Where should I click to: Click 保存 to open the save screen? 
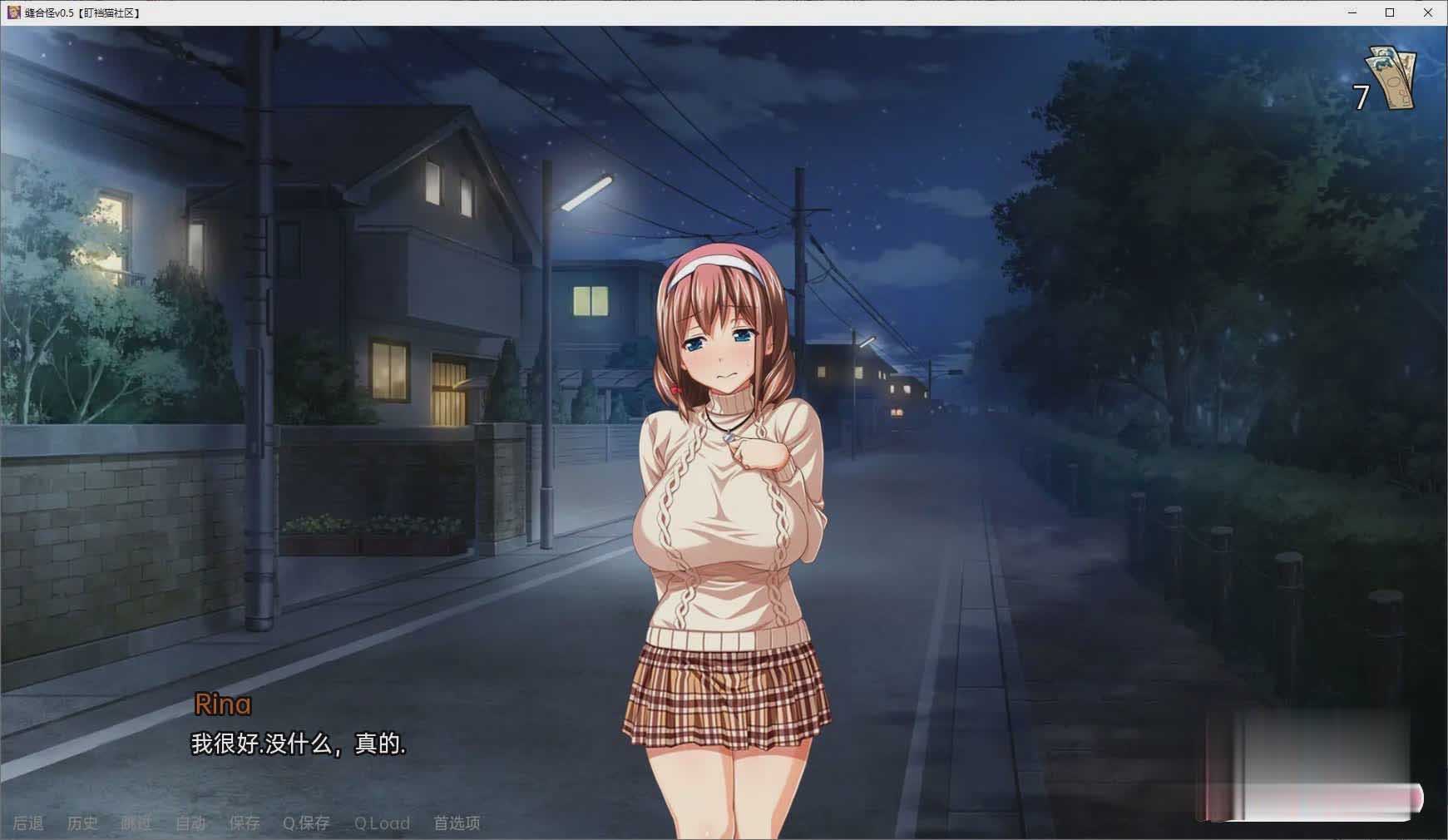(x=244, y=823)
